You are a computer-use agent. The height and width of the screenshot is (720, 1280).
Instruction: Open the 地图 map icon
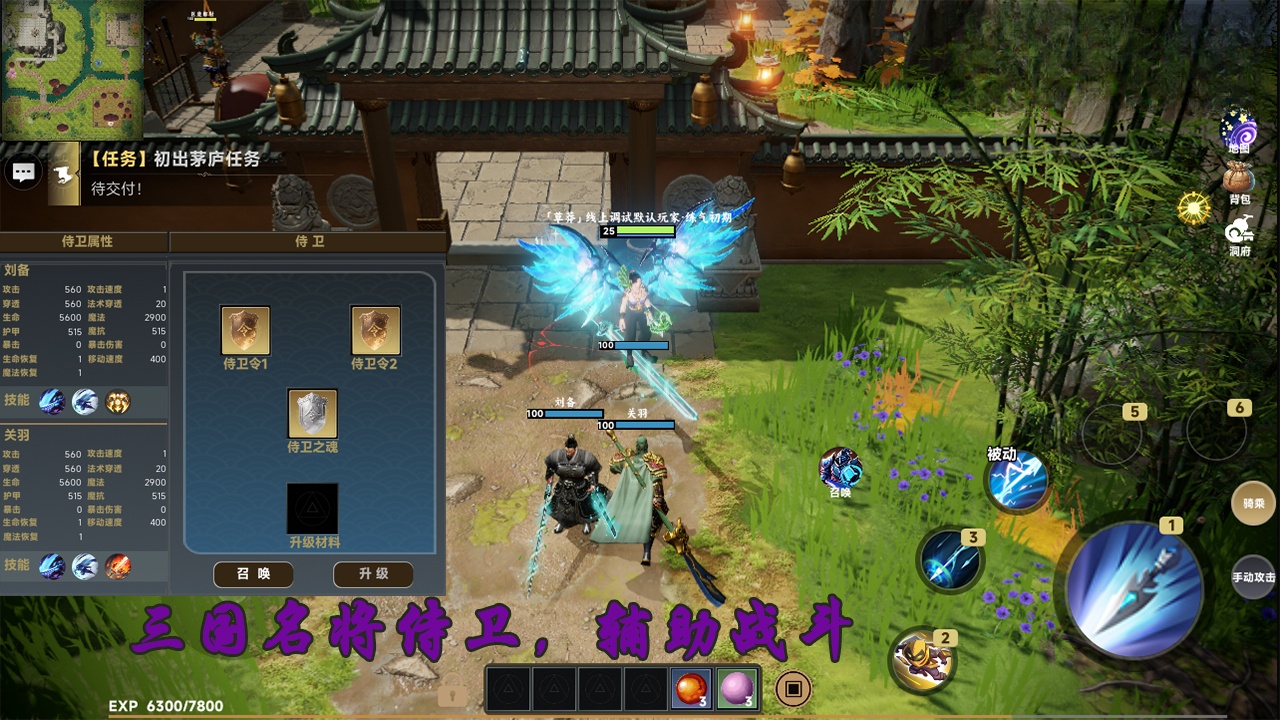[1239, 130]
